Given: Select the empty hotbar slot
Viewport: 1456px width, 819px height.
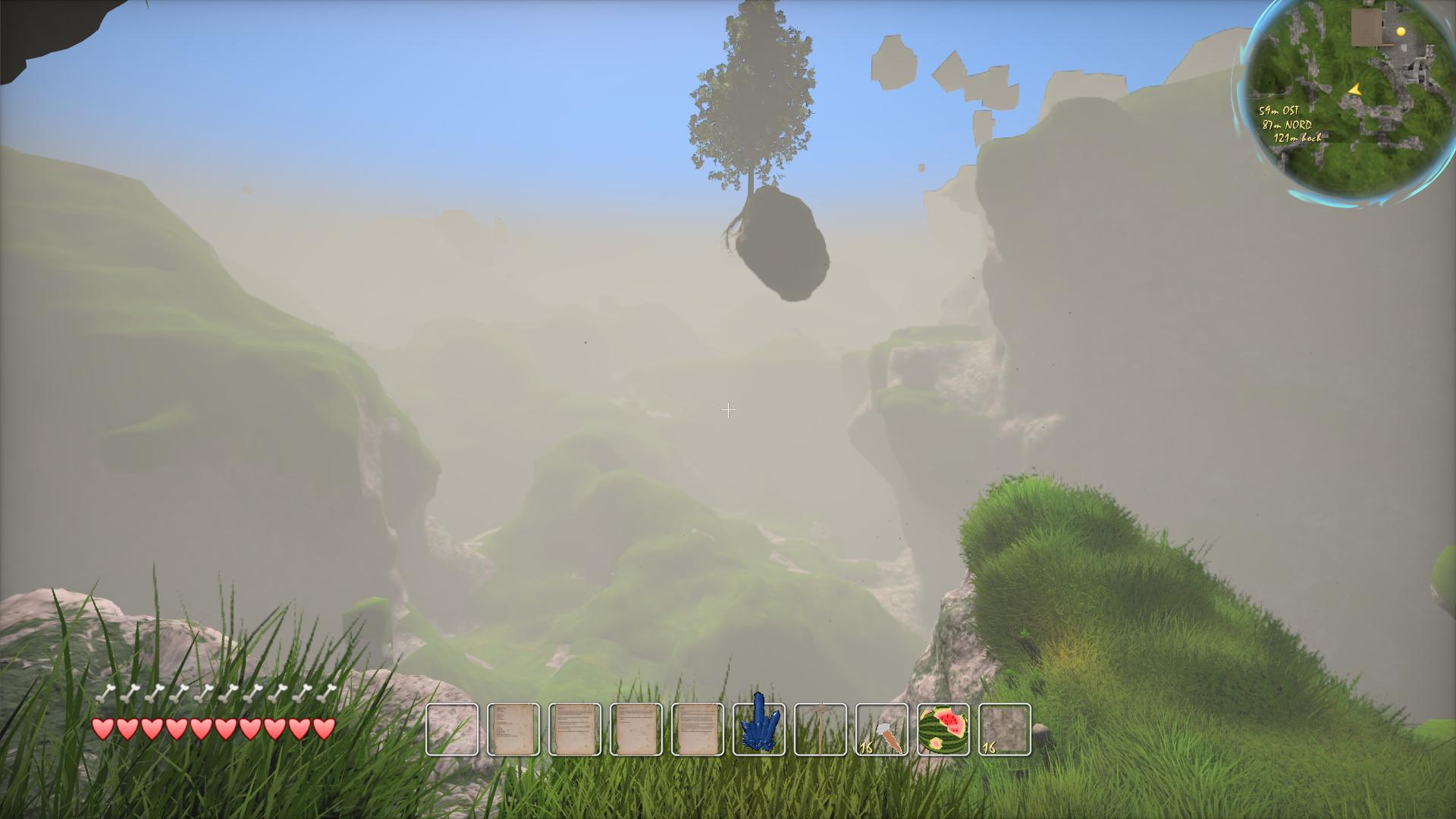Looking at the screenshot, I should [452, 730].
